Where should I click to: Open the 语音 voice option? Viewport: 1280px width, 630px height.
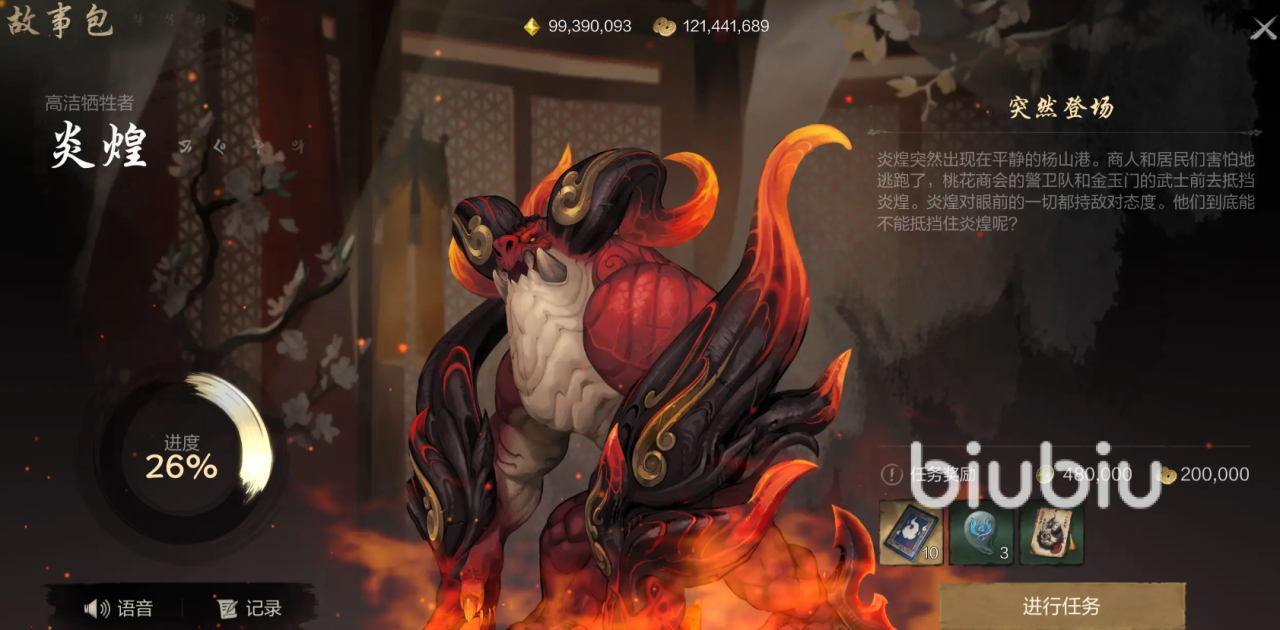pos(119,608)
